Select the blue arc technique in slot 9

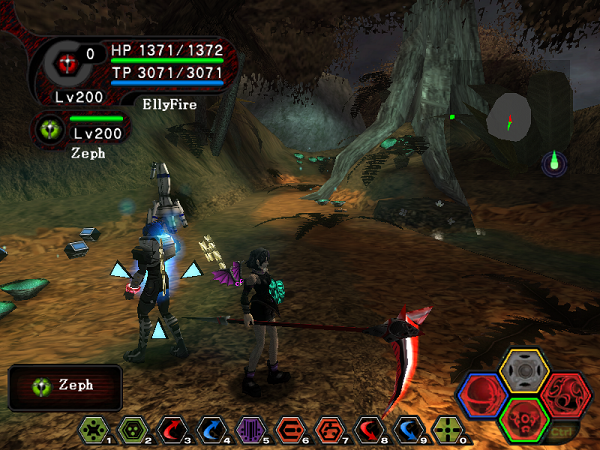click(x=408, y=429)
